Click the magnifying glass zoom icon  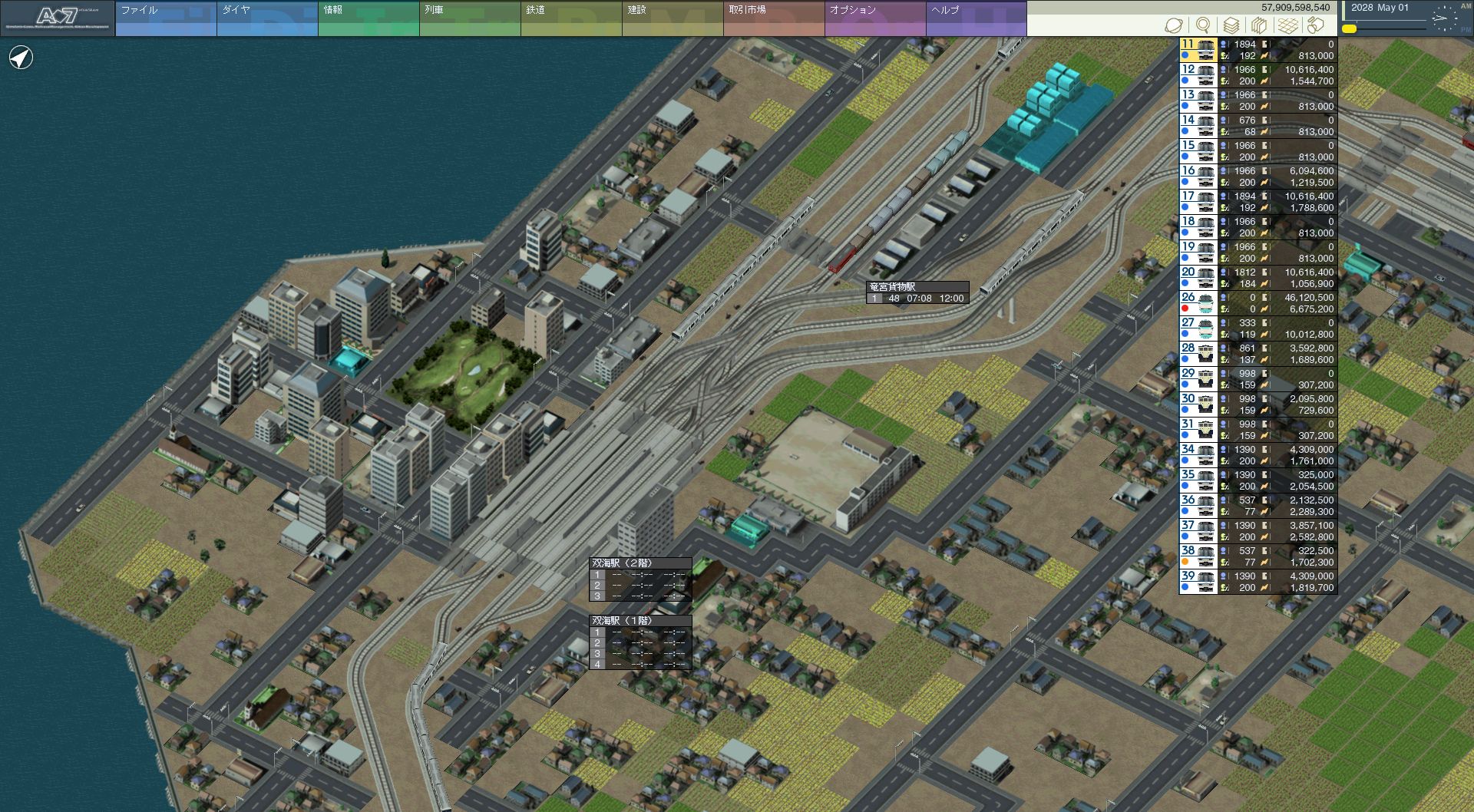(x=1203, y=25)
